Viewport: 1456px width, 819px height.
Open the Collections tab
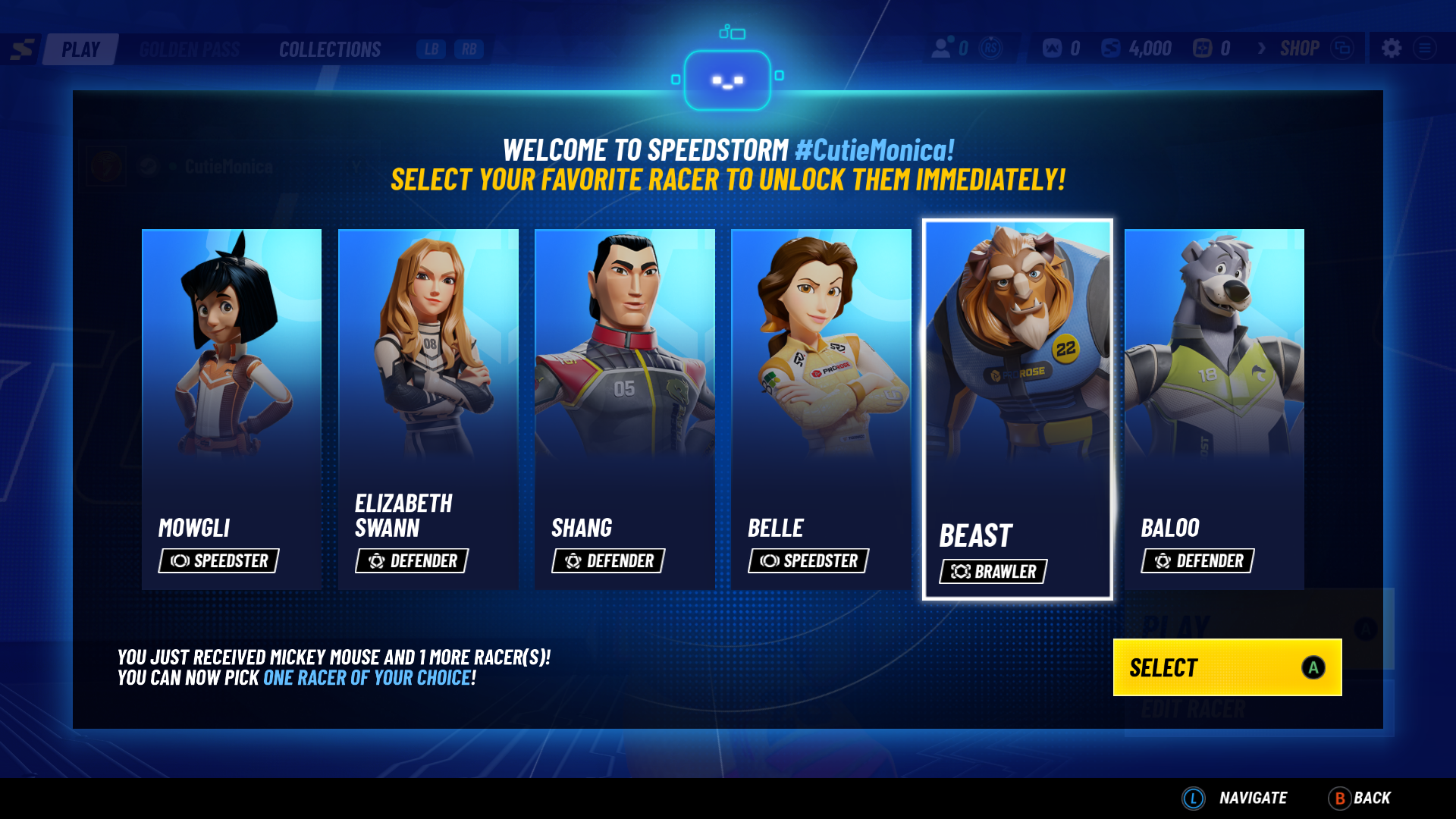coord(330,49)
